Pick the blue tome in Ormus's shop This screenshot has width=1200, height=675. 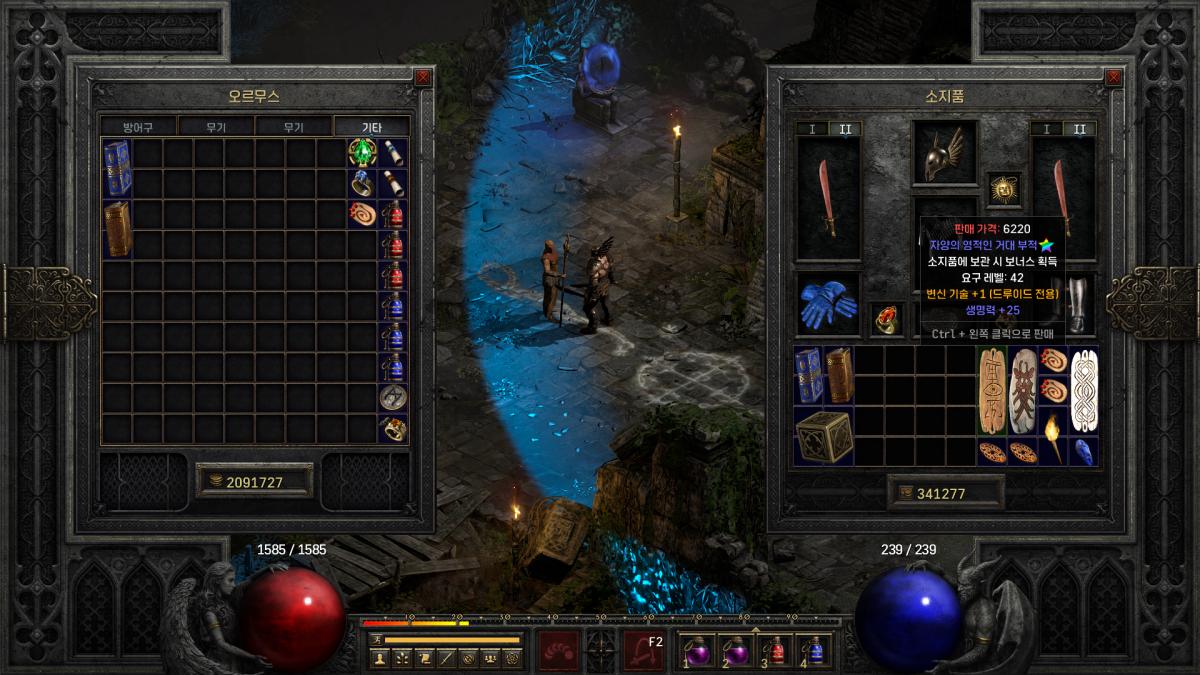pyautogui.click(x=117, y=168)
